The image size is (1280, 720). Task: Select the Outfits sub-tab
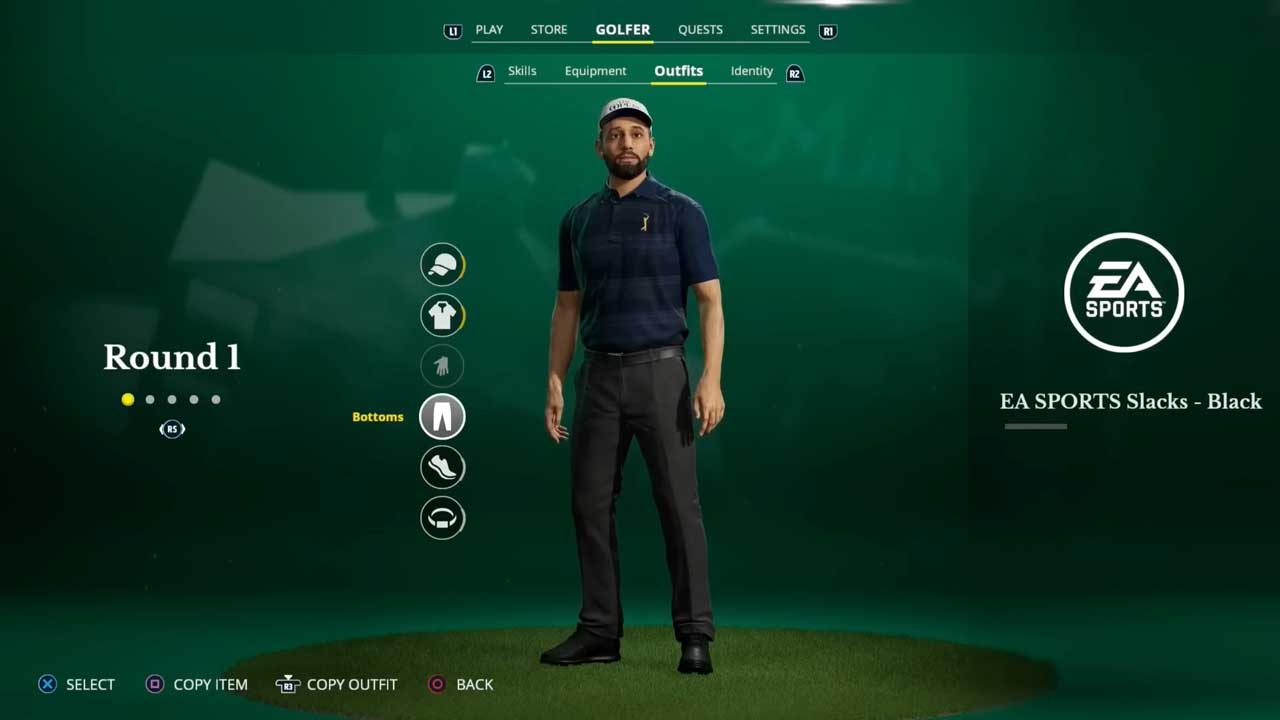point(678,71)
